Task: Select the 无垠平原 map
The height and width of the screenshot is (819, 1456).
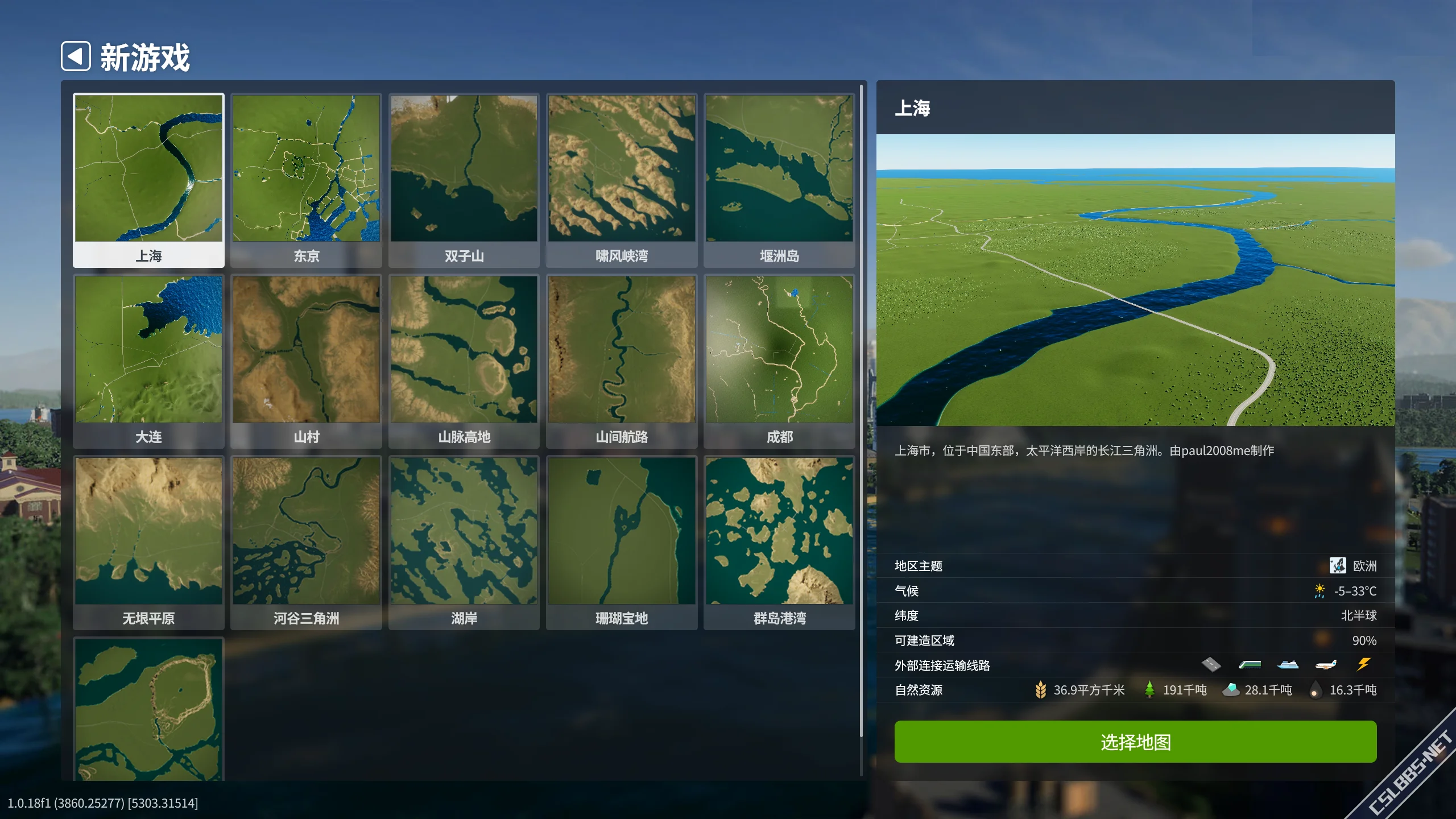Action: click(148, 542)
